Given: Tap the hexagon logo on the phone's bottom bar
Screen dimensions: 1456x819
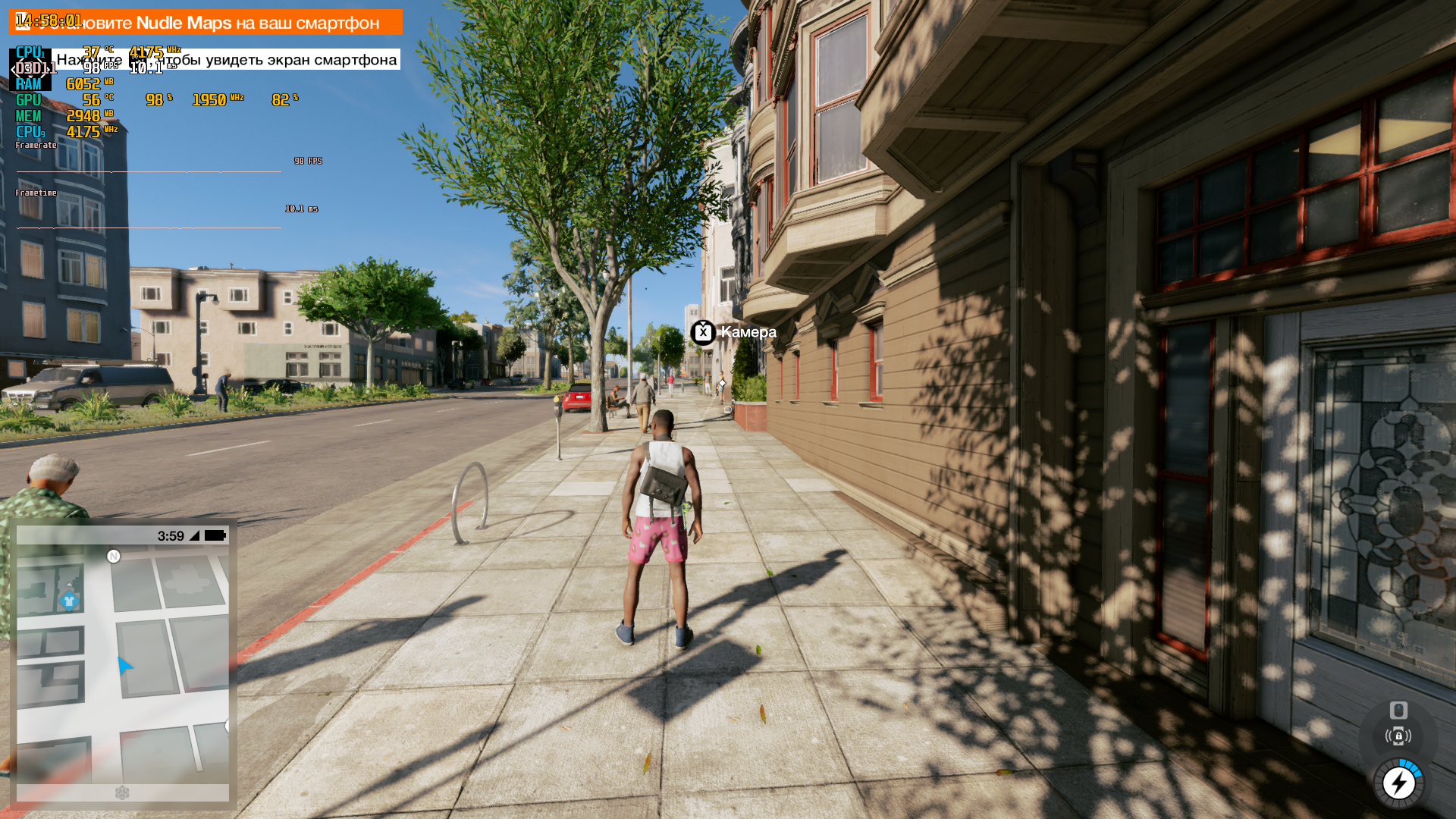Looking at the screenshot, I should (122, 792).
